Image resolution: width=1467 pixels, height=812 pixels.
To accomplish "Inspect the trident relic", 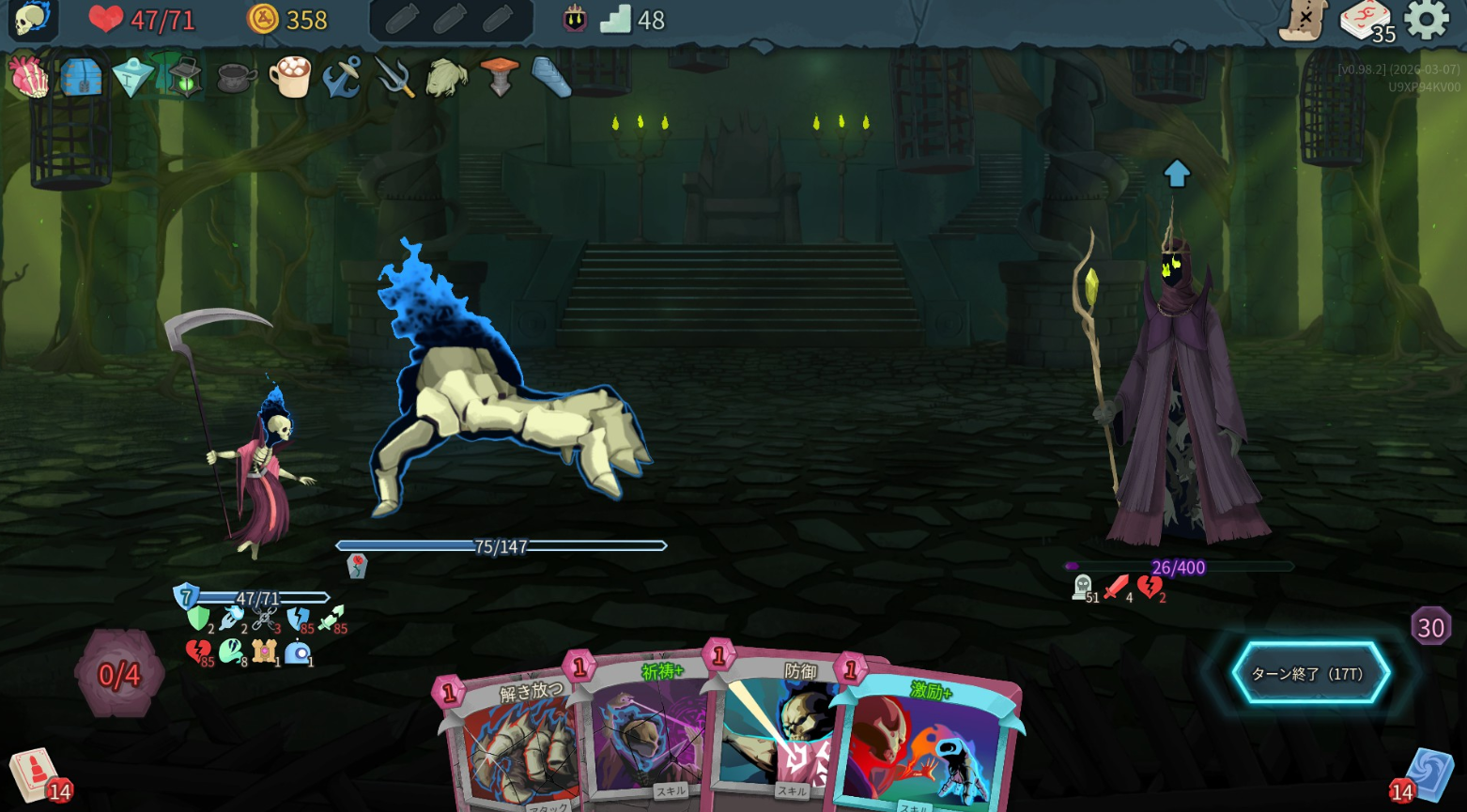I will click(395, 77).
